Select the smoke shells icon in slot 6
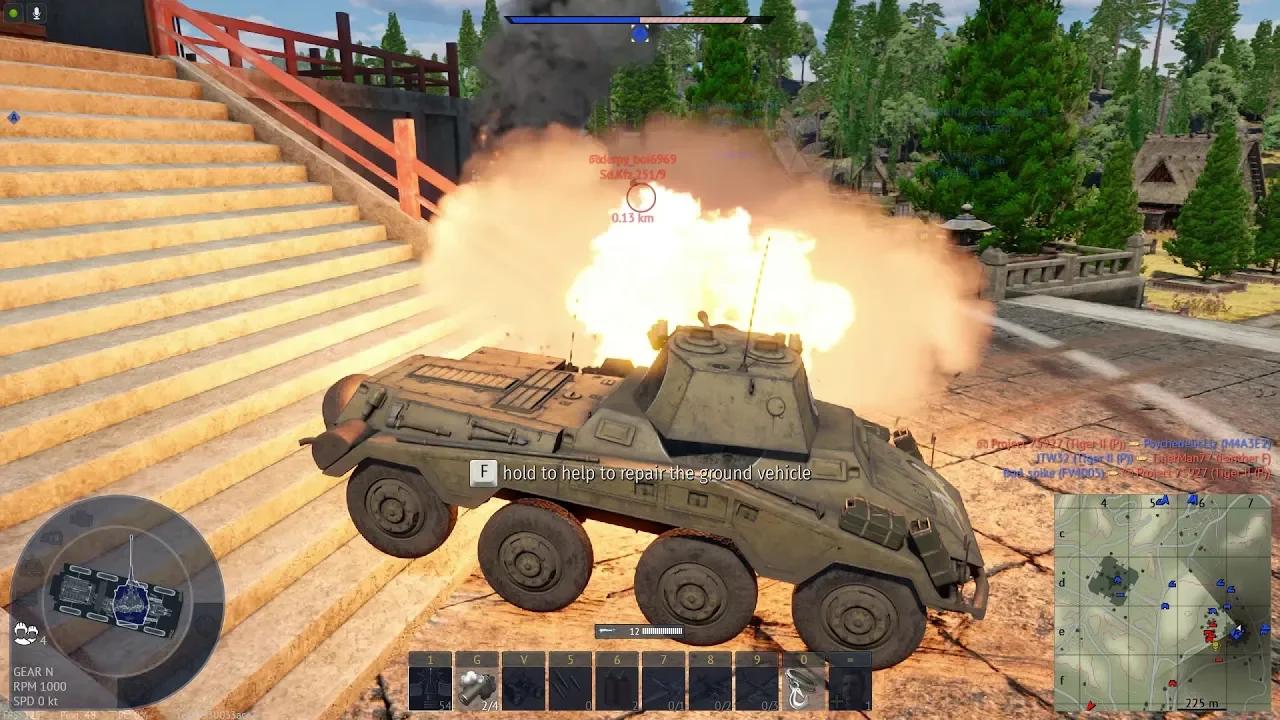The width and height of the screenshot is (1280, 720). tap(619, 687)
